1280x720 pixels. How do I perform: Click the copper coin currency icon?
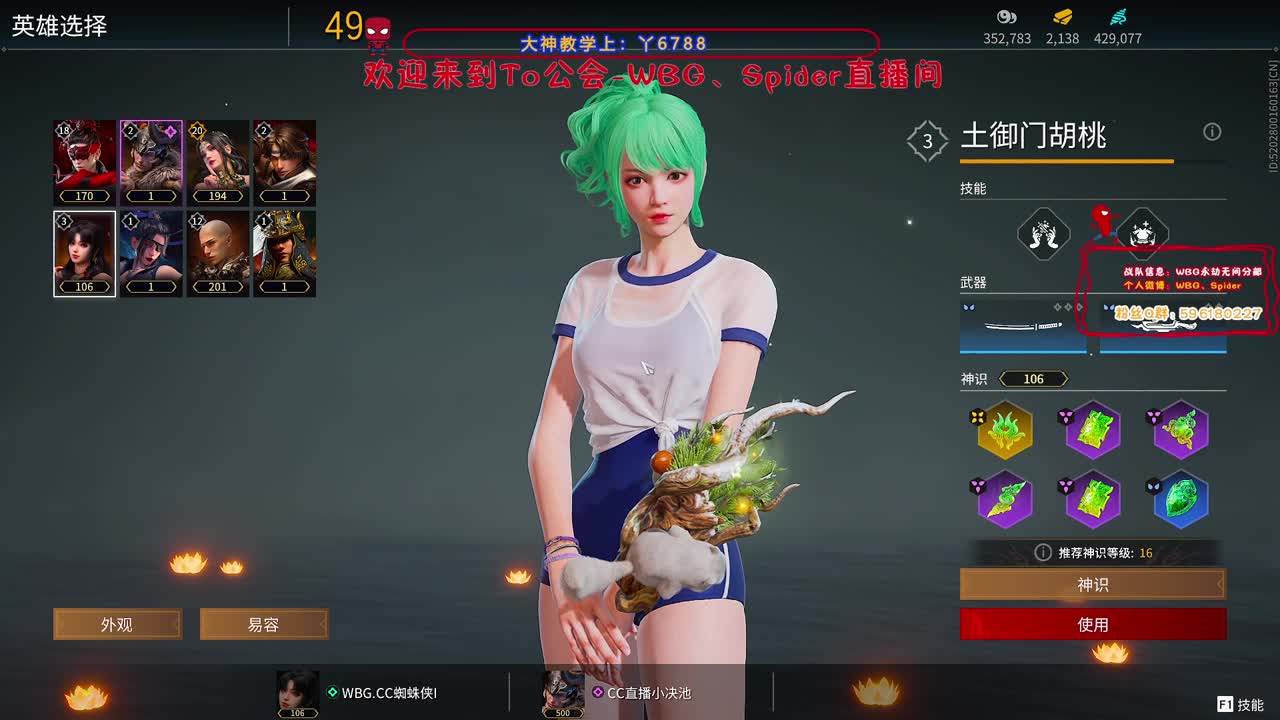(x=1007, y=17)
